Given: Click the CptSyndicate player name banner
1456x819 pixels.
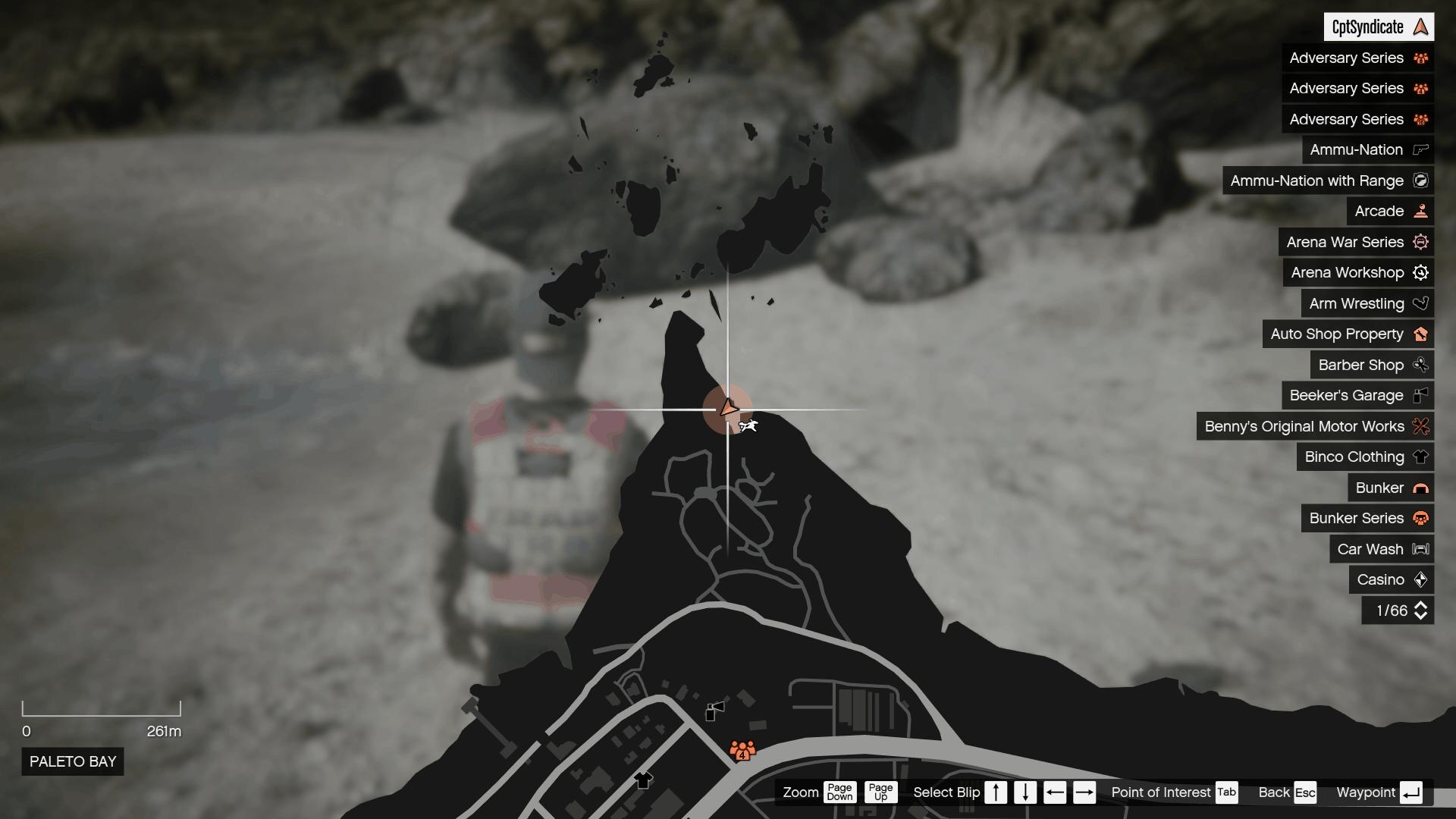Looking at the screenshot, I should [1379, 26].
